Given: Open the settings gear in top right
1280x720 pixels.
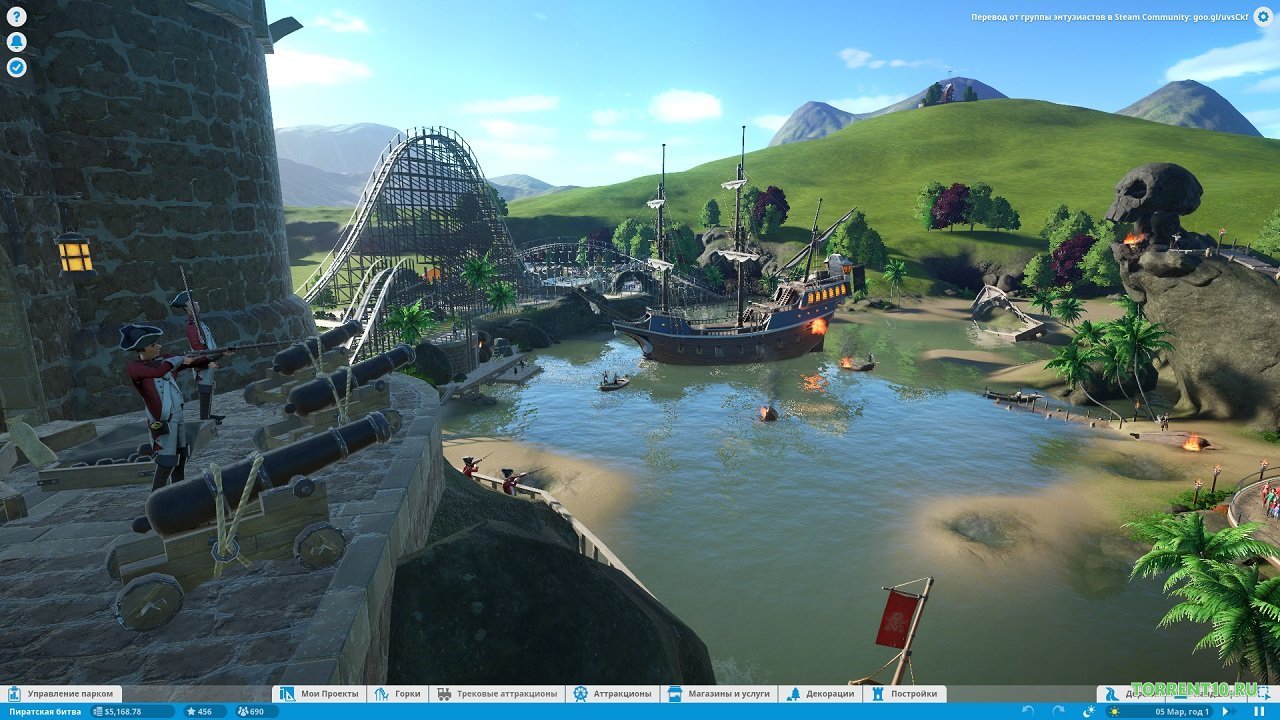Looking at the screenshot, I should click(1262, 17).
